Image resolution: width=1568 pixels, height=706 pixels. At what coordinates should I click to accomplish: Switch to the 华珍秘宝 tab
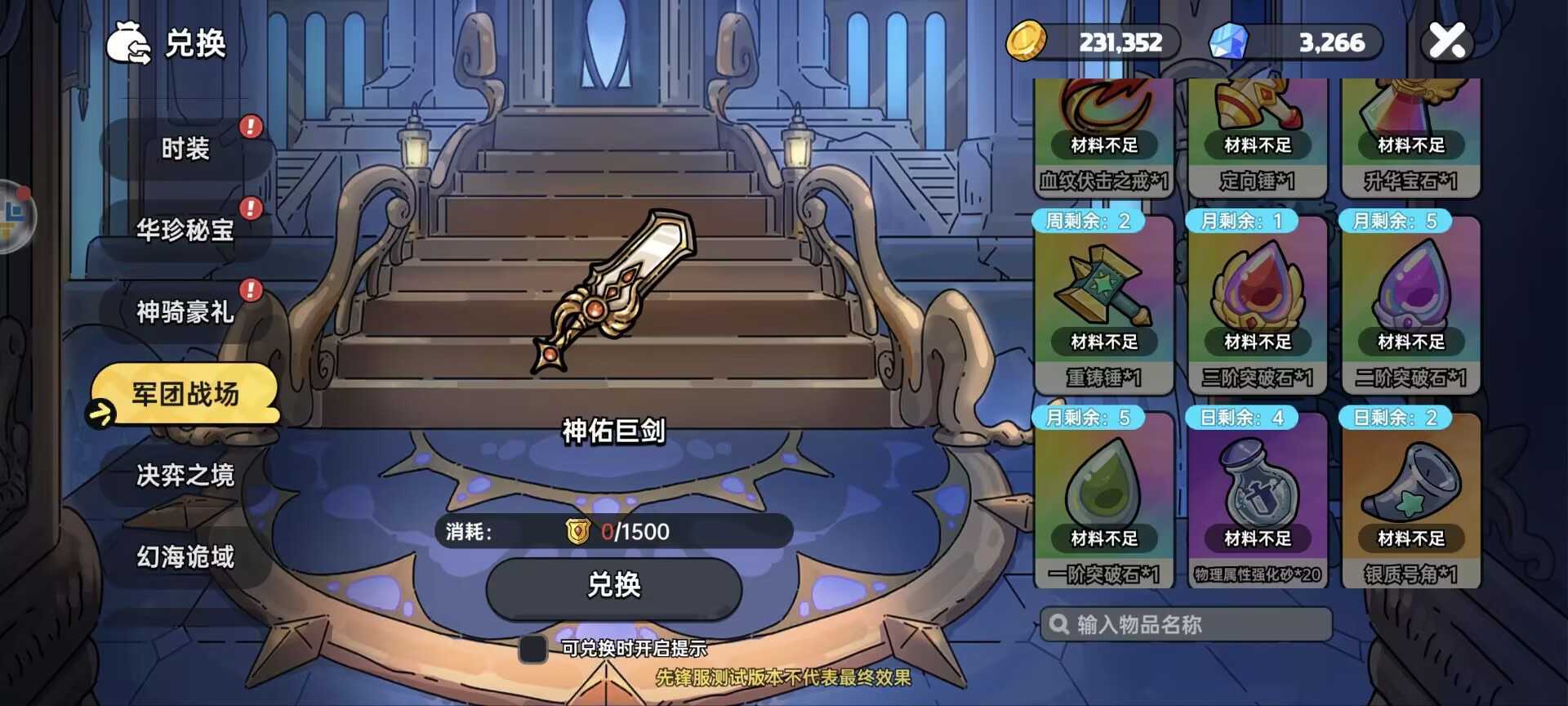(x=185, y=230)
